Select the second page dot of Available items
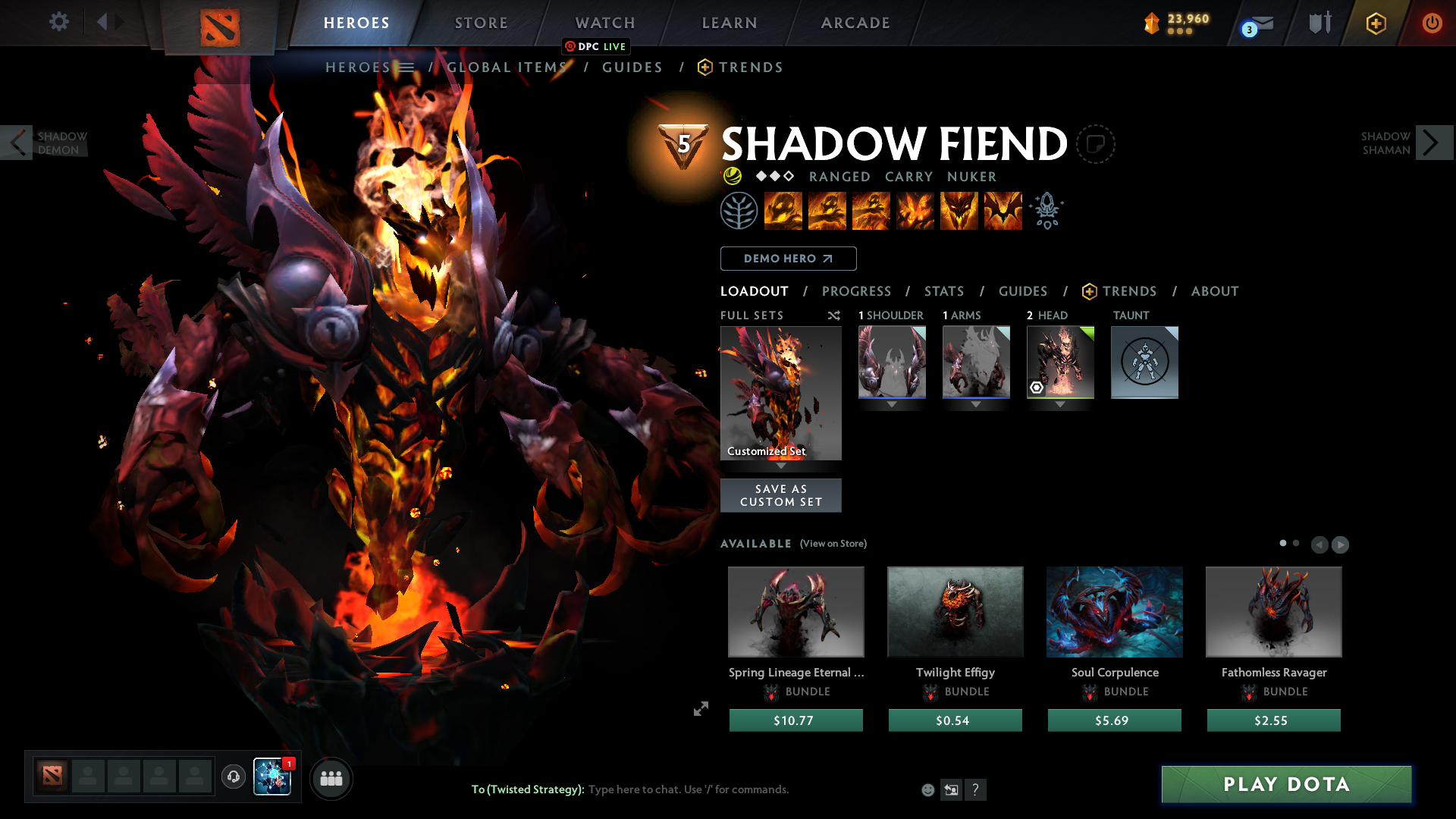The image size is (1456, 819). (1295, 543)
